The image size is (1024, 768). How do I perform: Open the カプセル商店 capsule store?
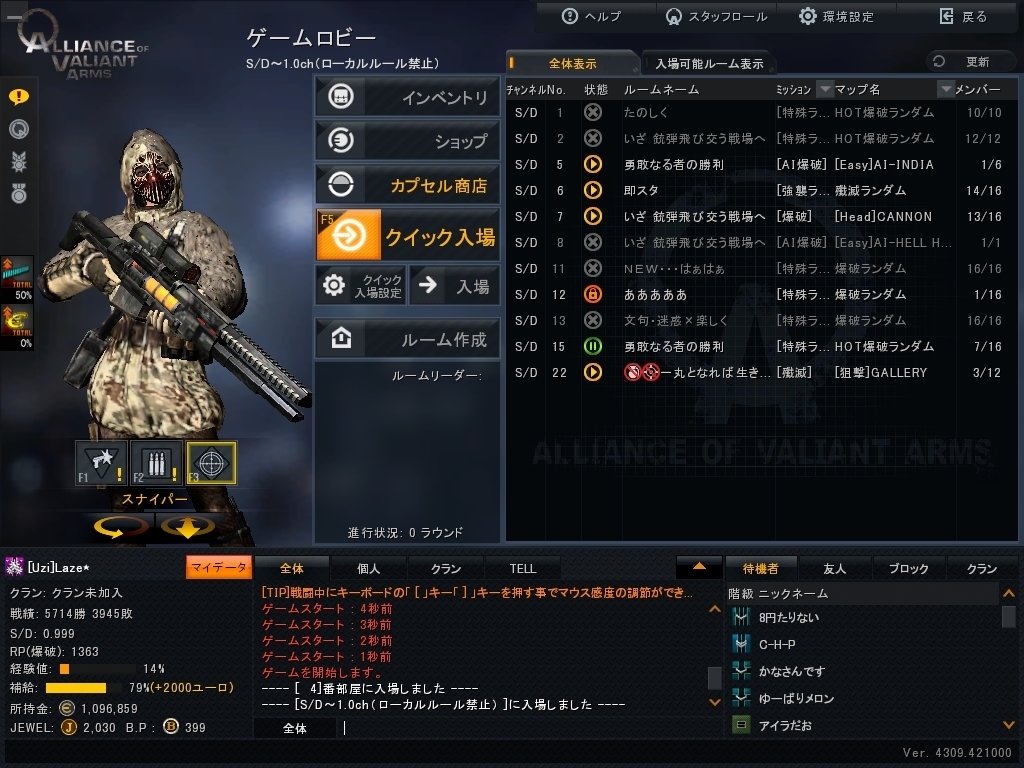point(407,185)
